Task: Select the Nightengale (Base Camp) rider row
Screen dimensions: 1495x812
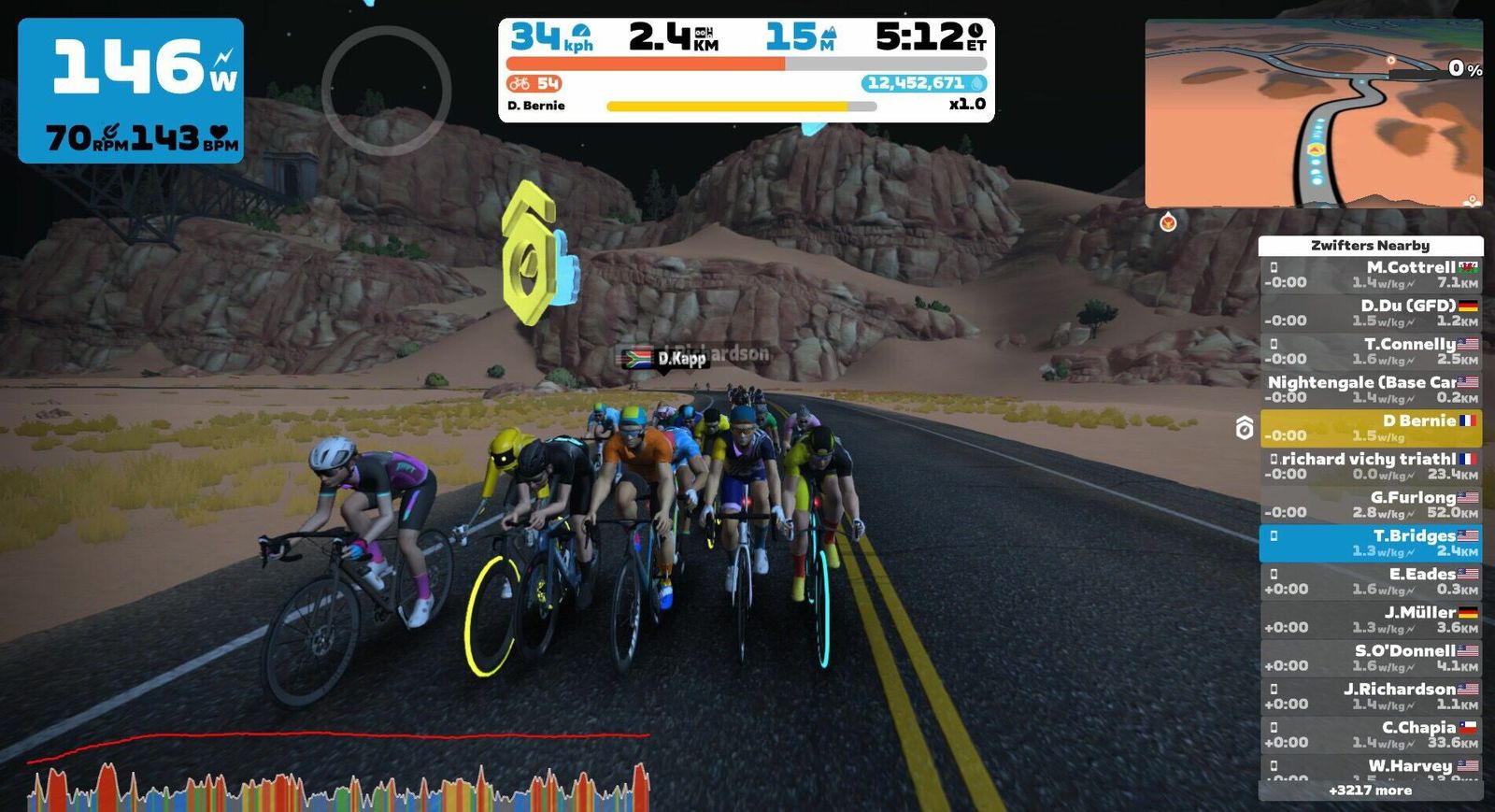Action: pos(1370,390)
